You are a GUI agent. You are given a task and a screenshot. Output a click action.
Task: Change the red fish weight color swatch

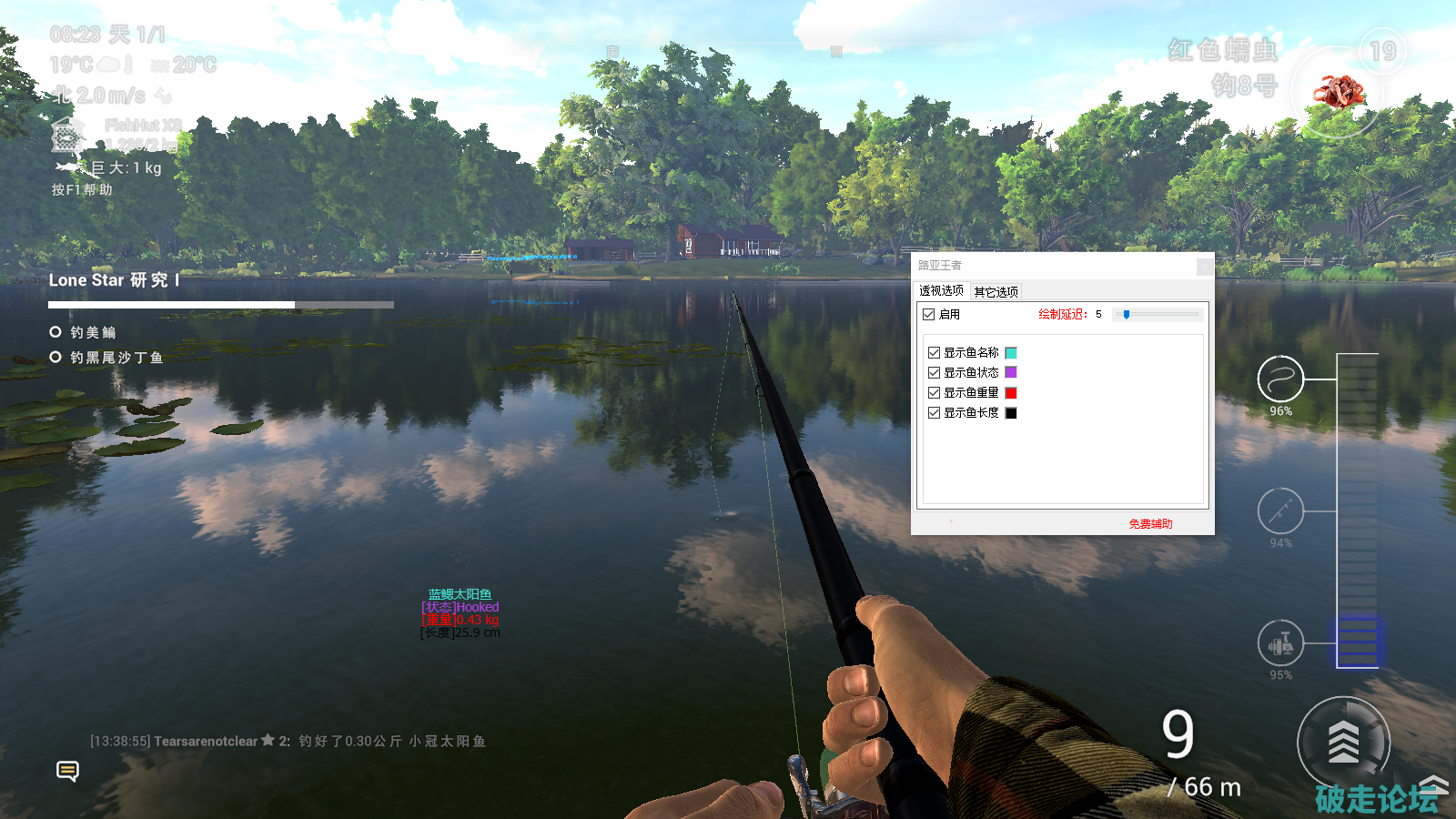click(x=1011, y=393)
